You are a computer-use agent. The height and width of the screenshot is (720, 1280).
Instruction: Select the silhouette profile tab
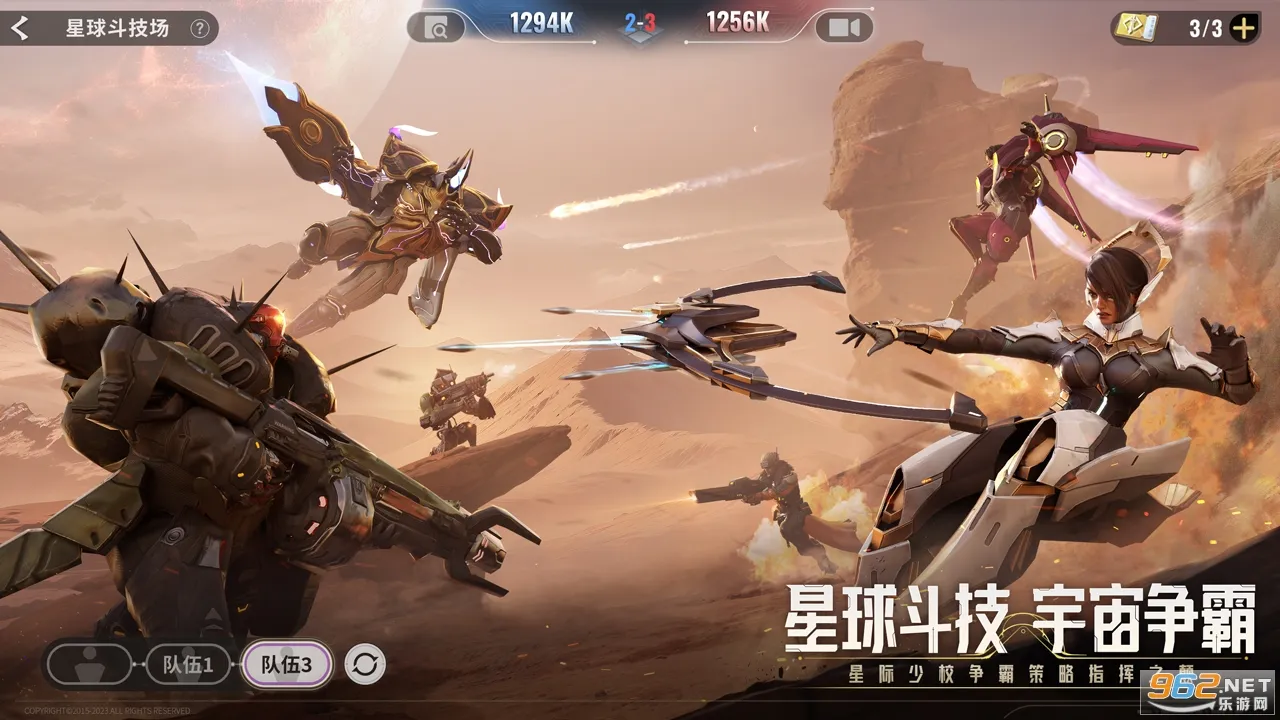pyautogui.click(x=89, y=664)
